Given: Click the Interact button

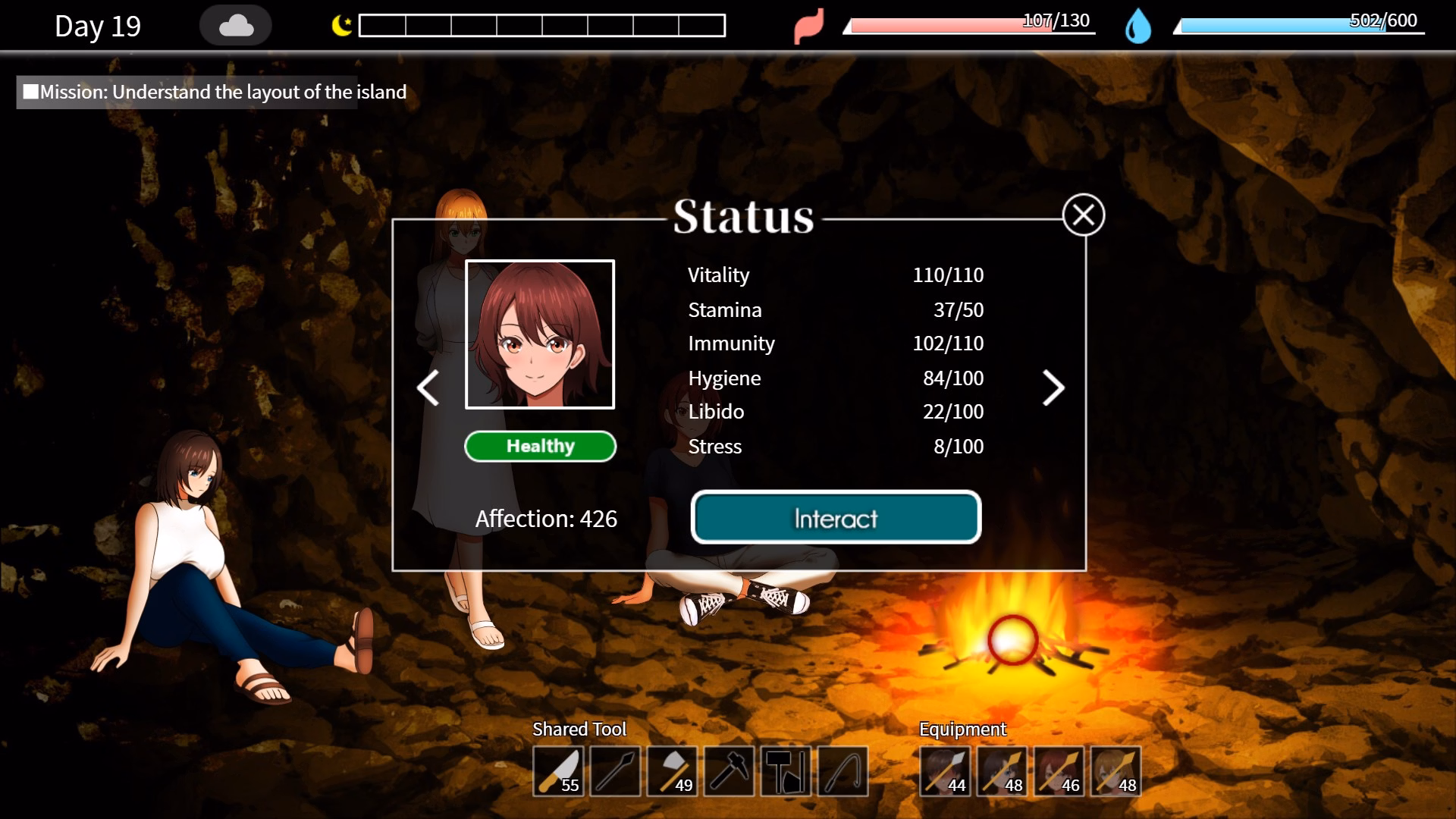Looking at the screenshot, I should click(836, 518).
